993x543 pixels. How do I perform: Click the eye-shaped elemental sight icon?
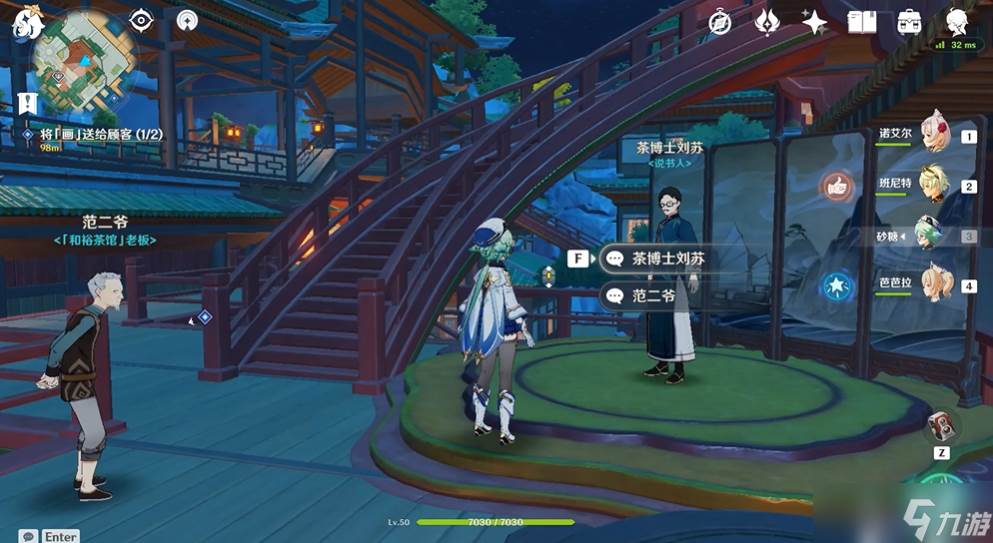tap(141, 21)
